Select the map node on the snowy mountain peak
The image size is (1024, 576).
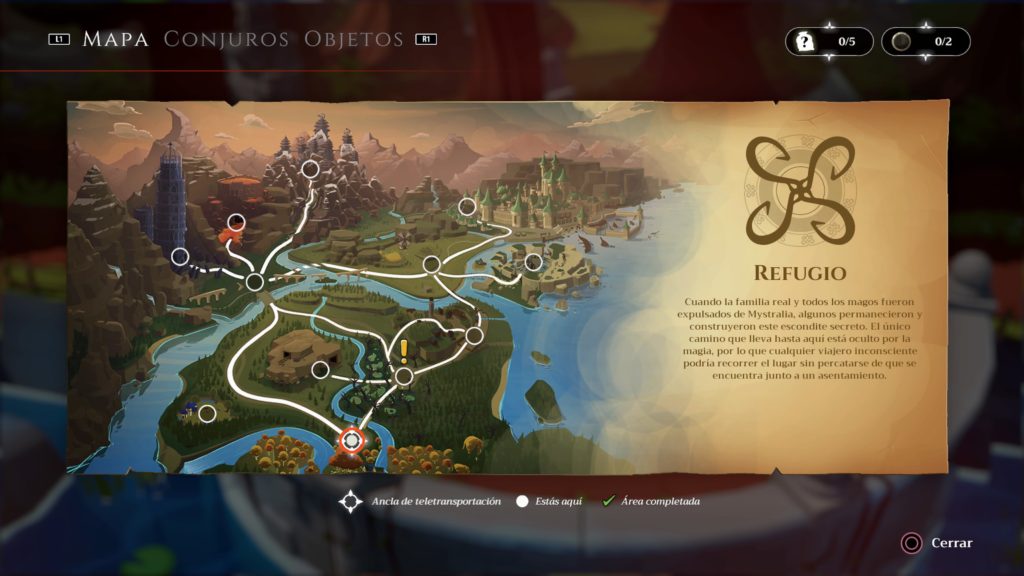pyautogui.click(x=310, y=169)
